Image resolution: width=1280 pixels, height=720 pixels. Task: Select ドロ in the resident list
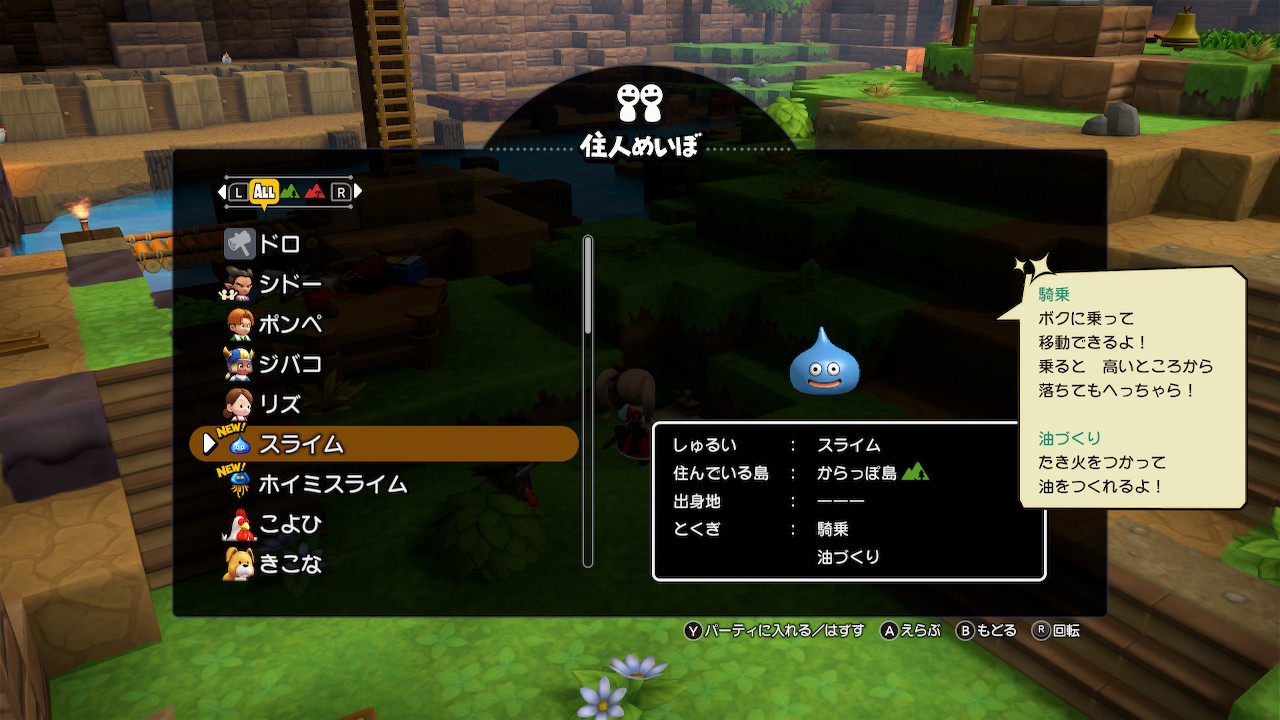coord(279,244)
